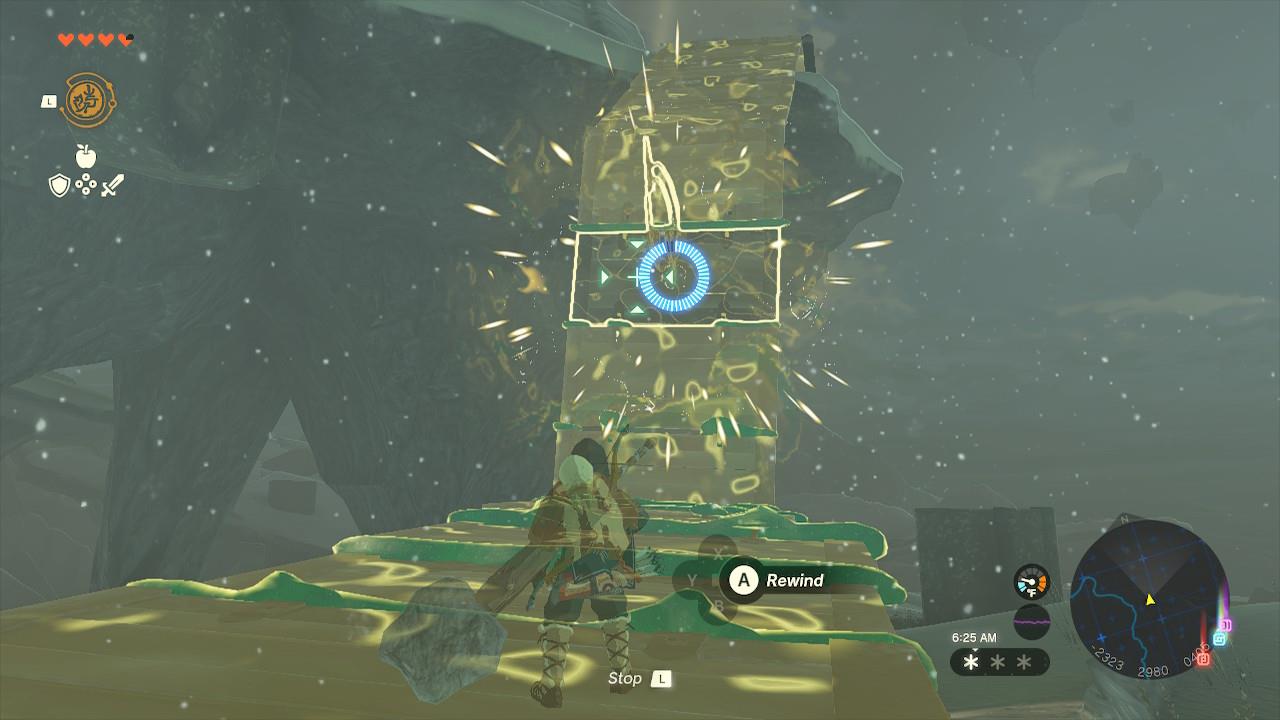Click the cyan map marker on the minimap edge

click(x=1219, y=638)
